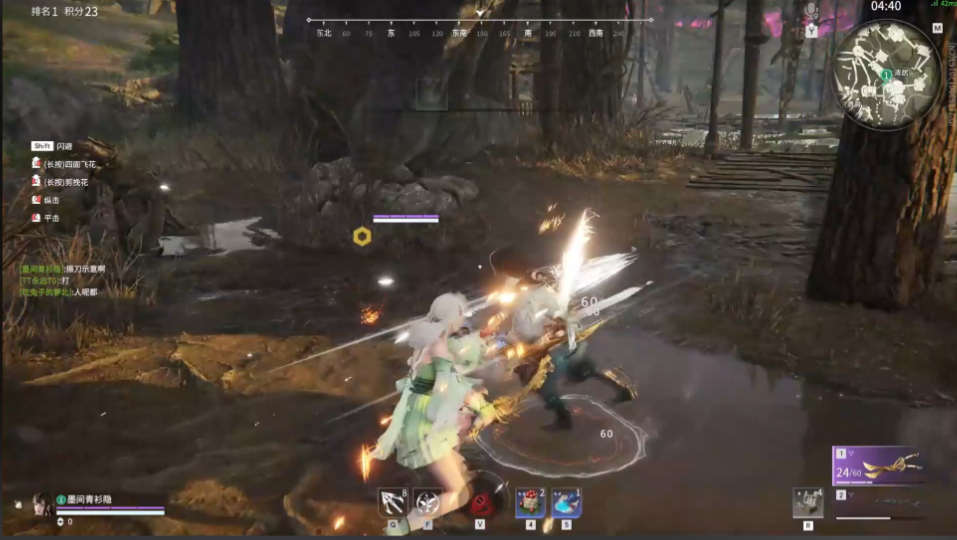957x540 pixels.
Task: Switch to the secondary weapon slot
Action: (x=877, y=502)
